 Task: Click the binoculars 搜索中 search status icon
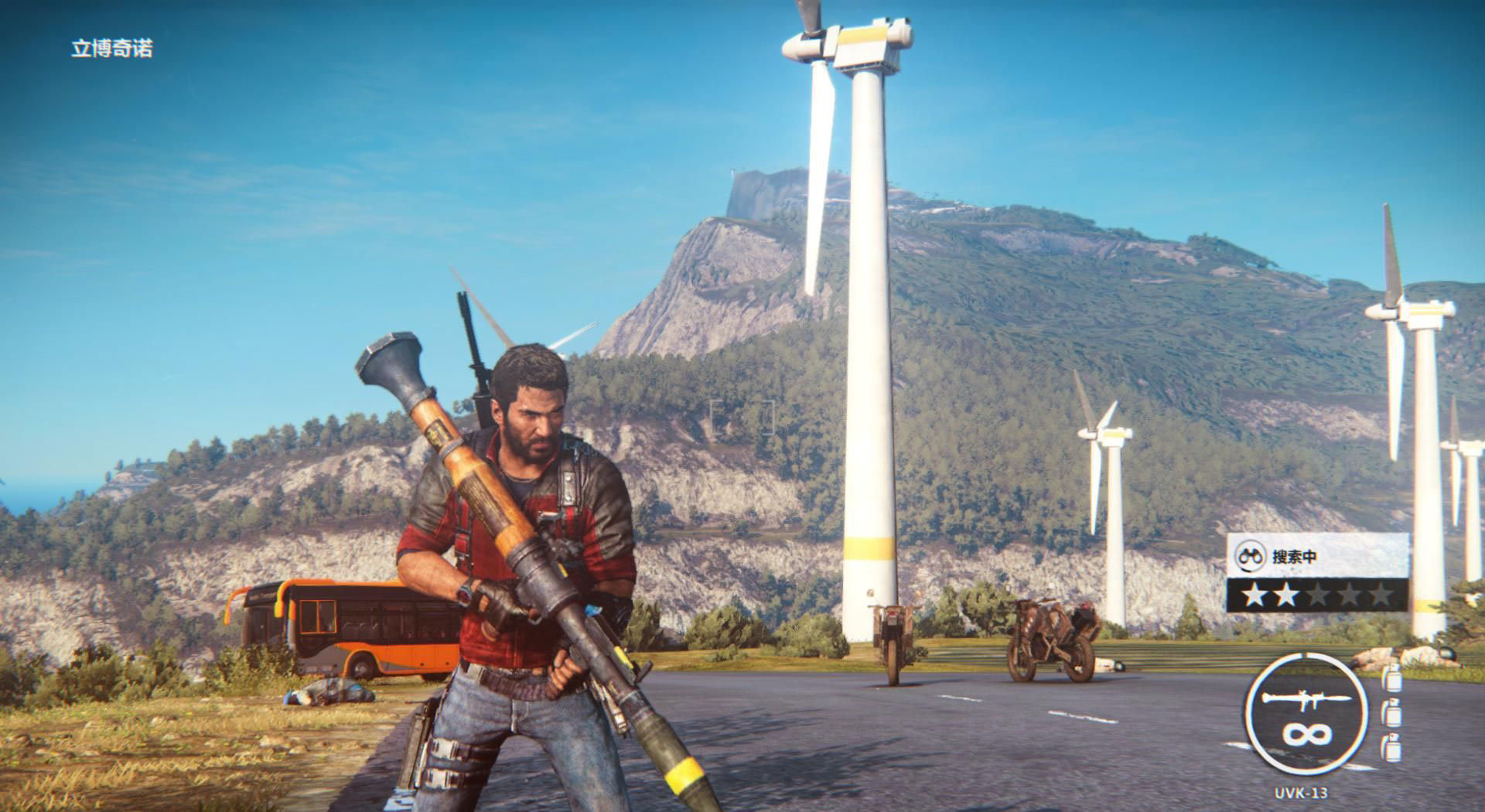point(1250,556)
